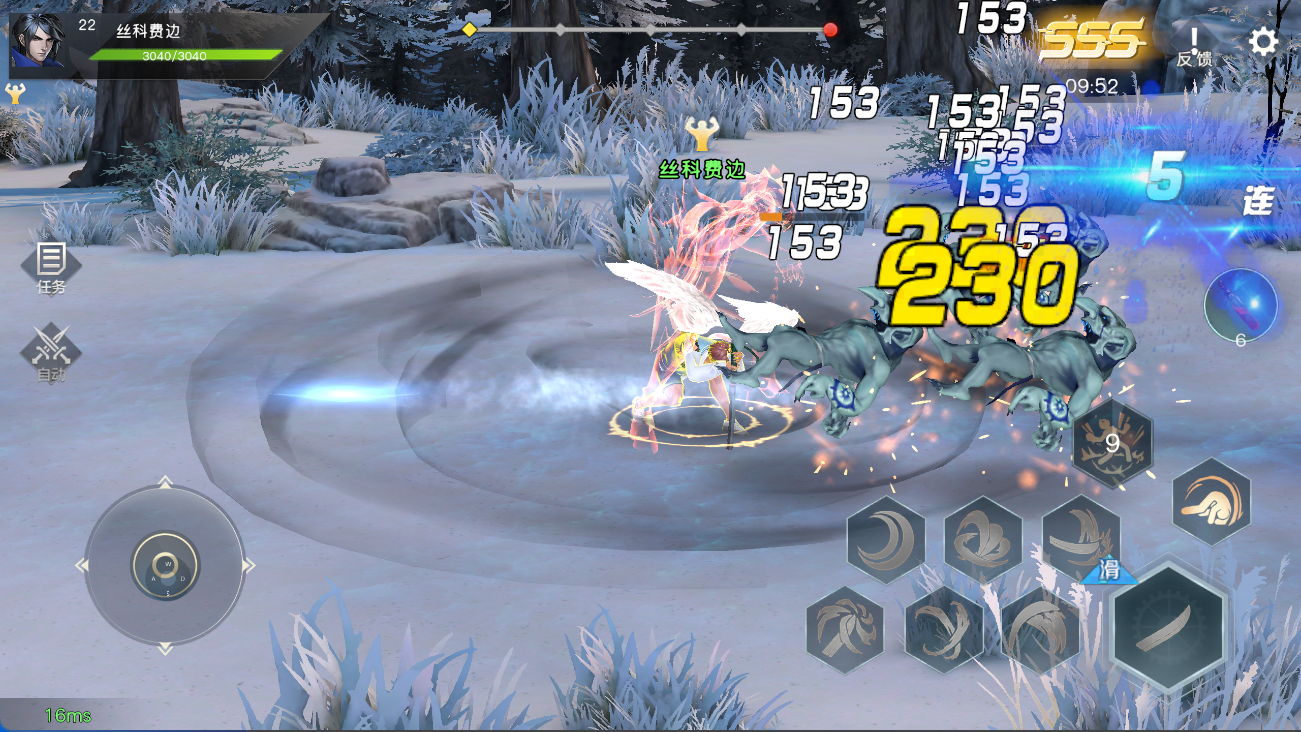The height and width of the screenshot is (732, 1301).
Task: Tap the running figure skill on cooldown 9
Action: coord(1112,440)
